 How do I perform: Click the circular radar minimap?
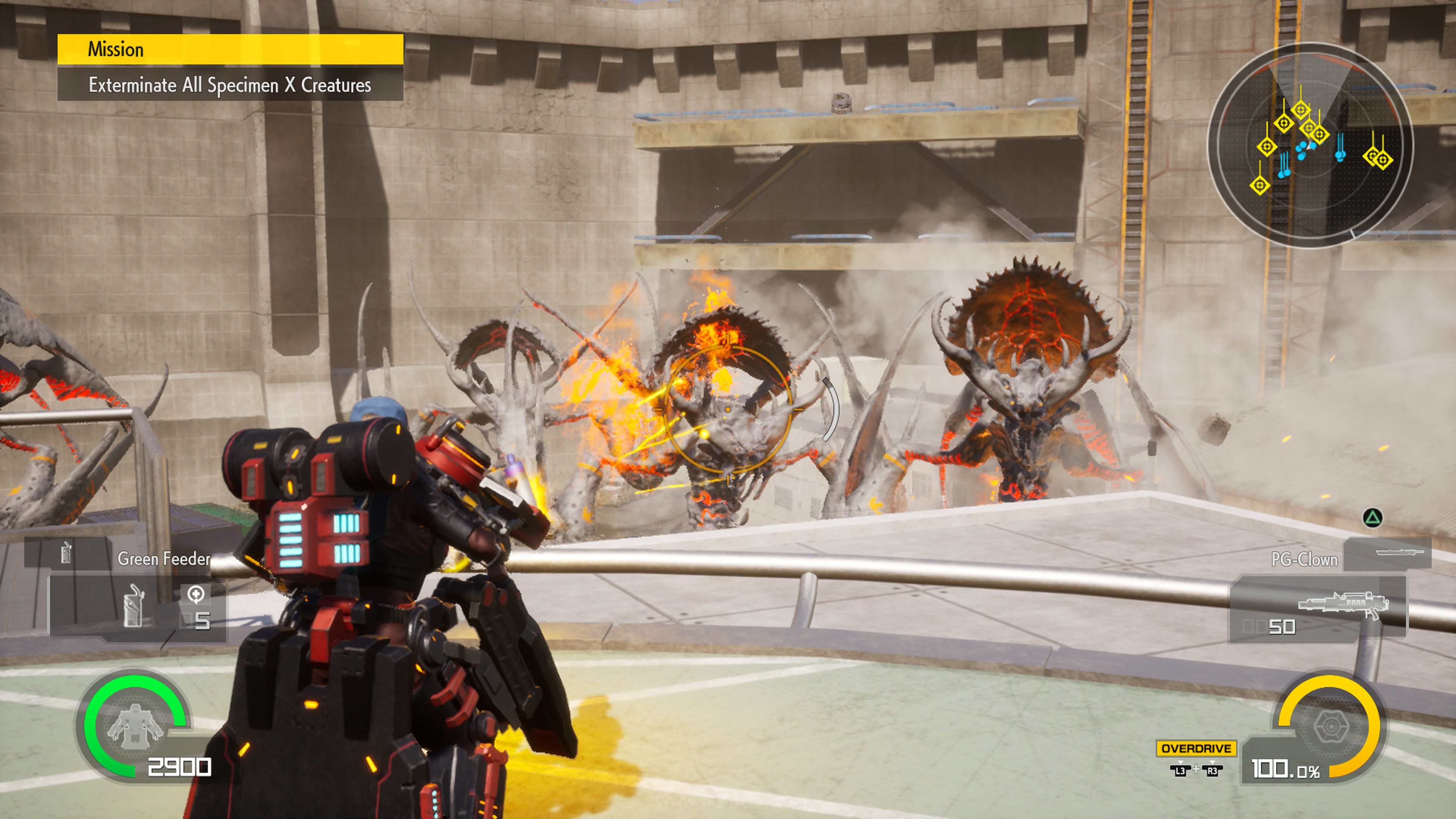point(1310,145)
